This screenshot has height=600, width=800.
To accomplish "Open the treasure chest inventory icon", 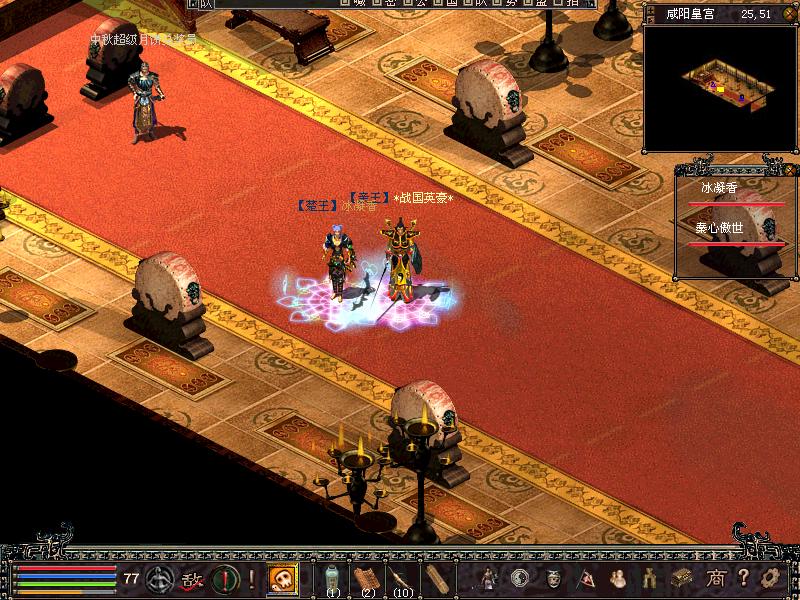I will (683, 578).
